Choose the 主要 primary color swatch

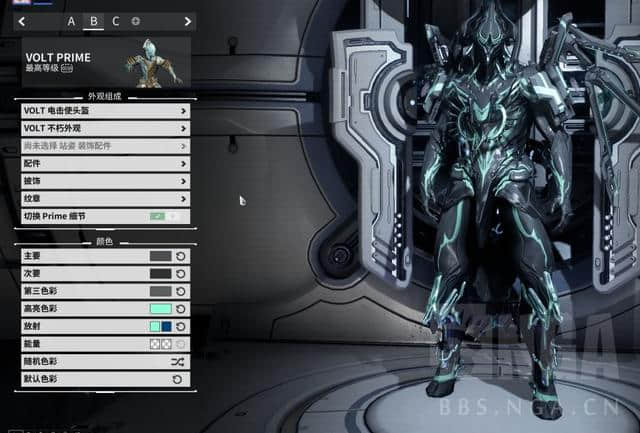coord(160,256)
